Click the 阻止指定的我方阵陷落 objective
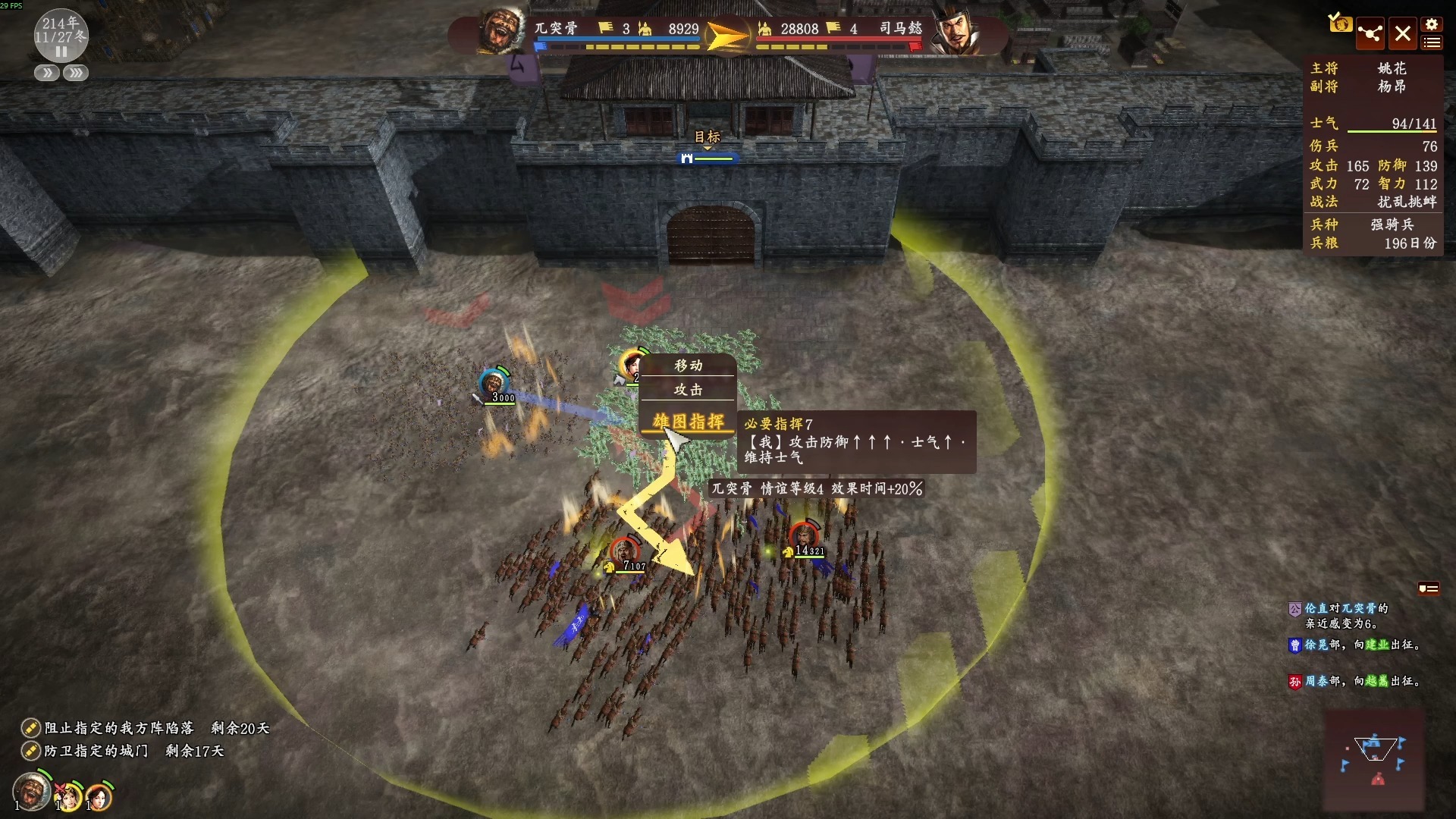 [x=119, y=728]
